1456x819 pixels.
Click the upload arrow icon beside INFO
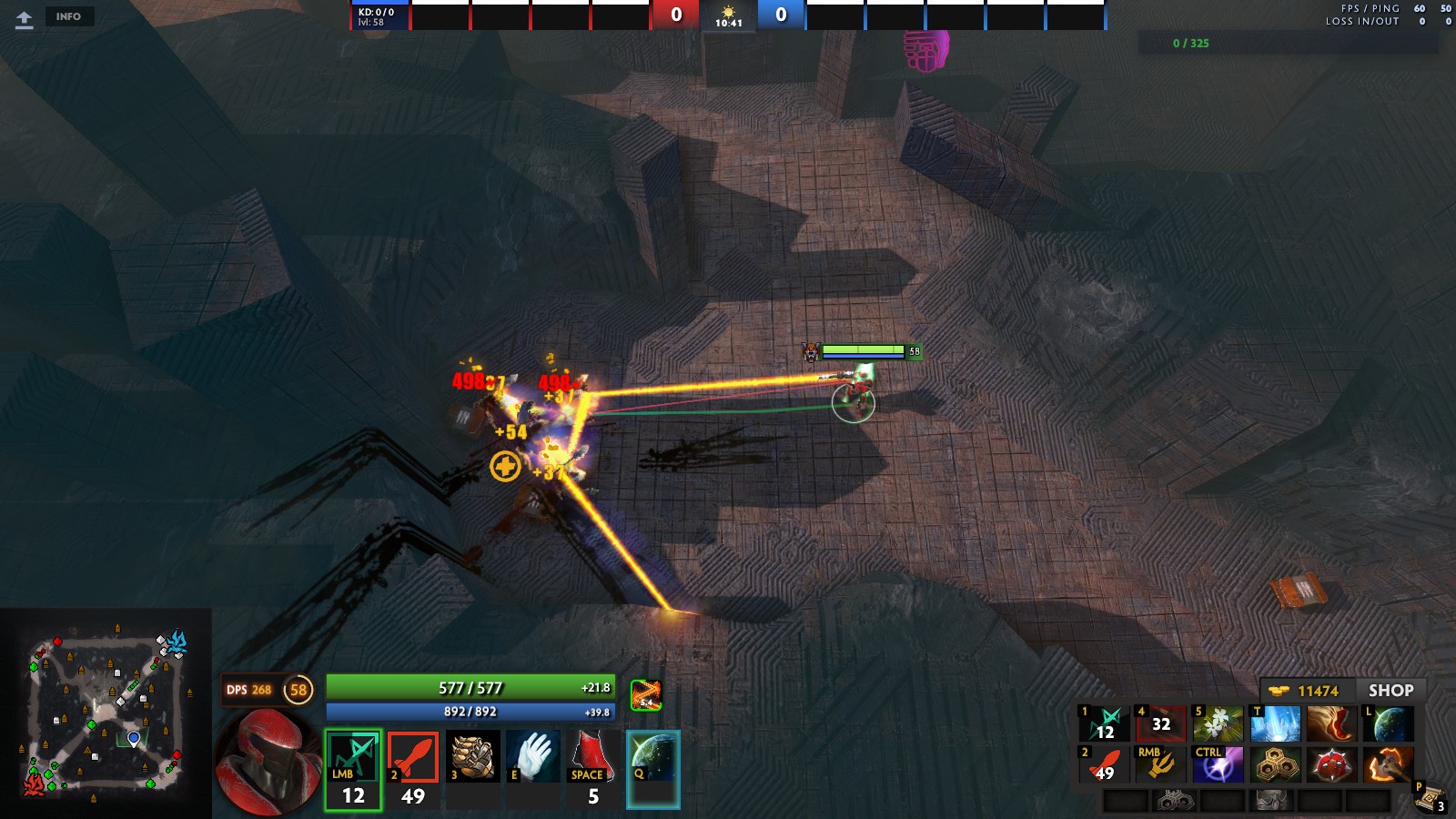[x=25, y=19]
